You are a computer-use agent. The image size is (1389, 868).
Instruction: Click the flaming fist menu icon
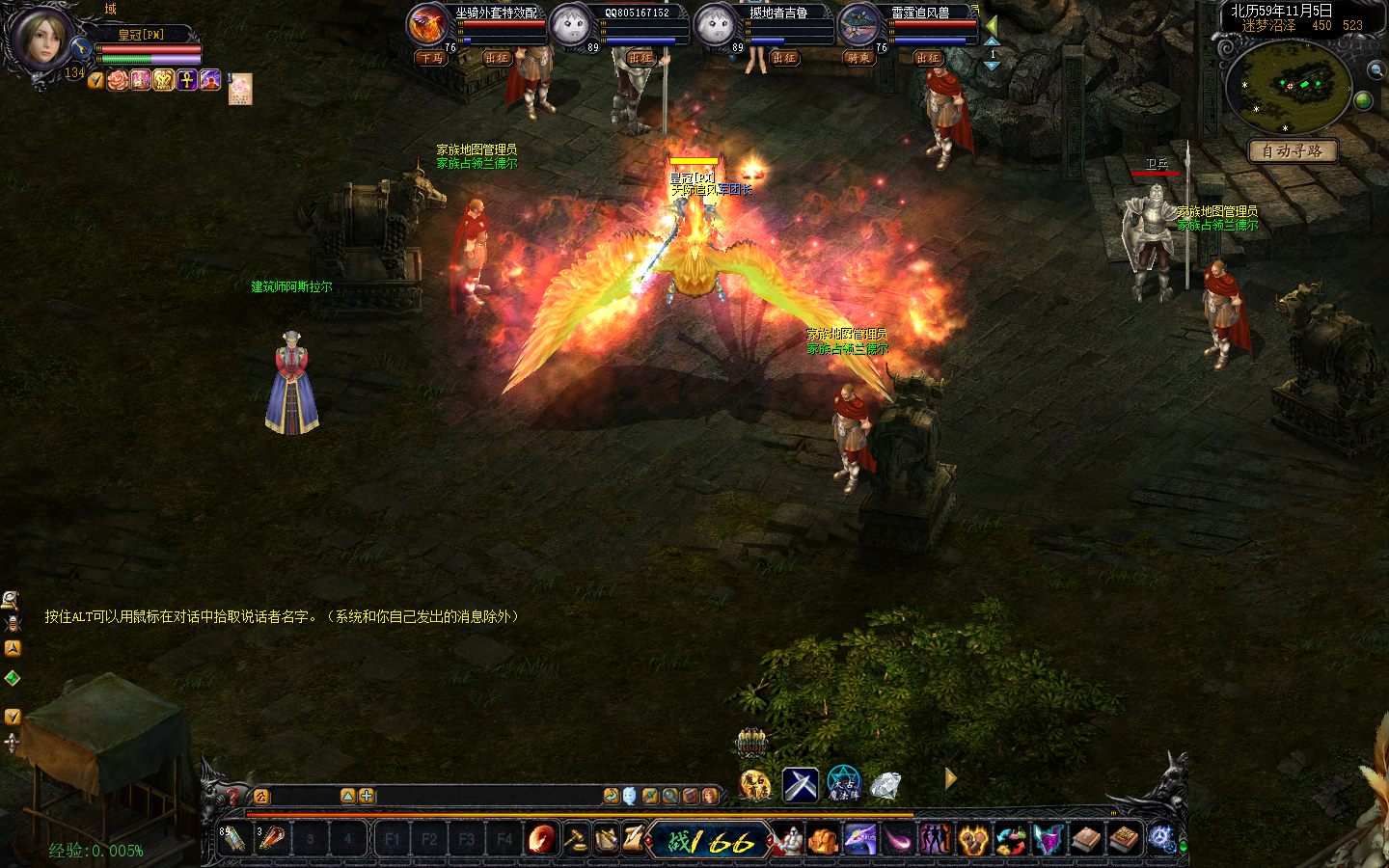974,839
